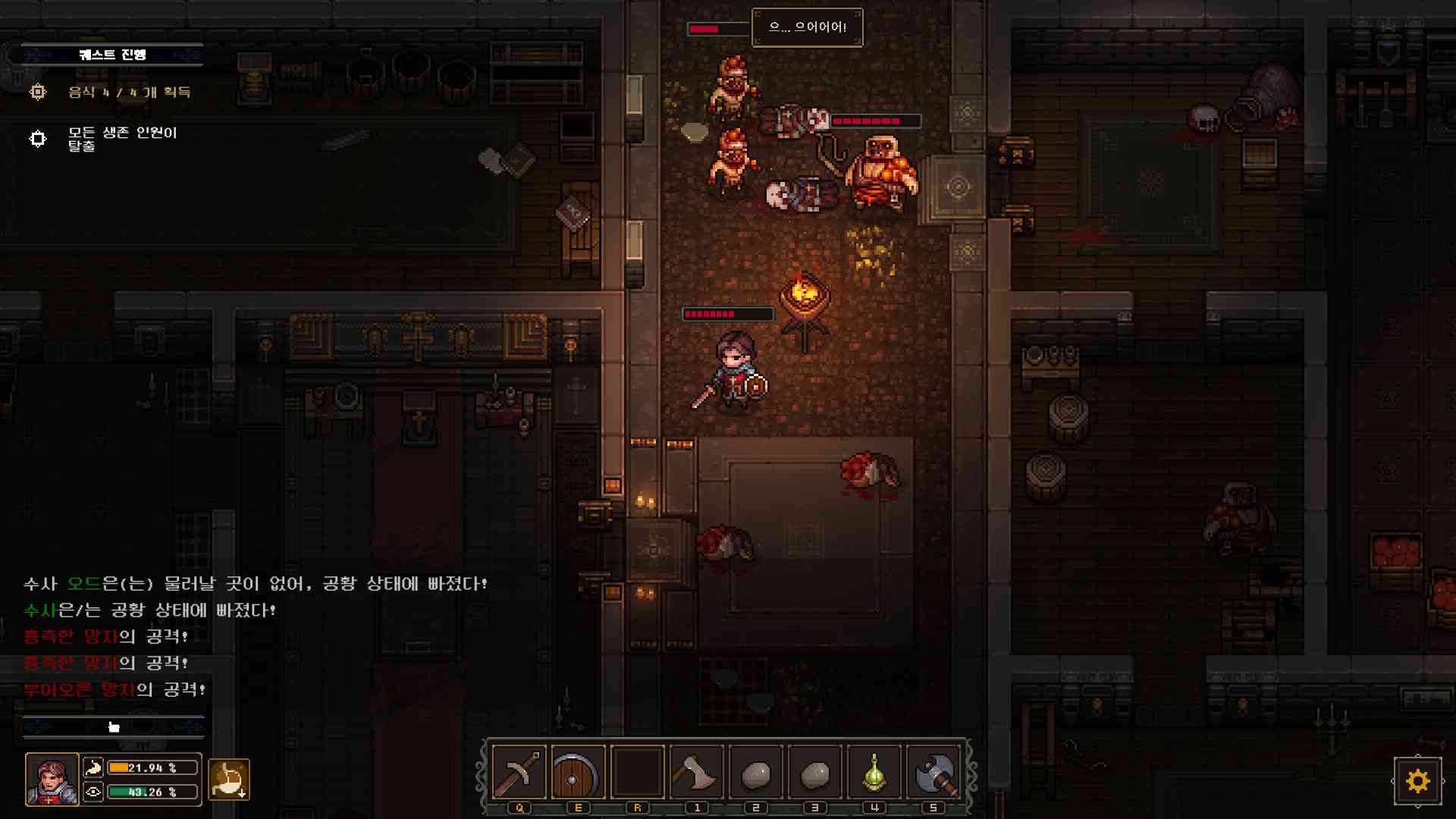Click the hunger meat icon by the orange bar
1456x819 pixels.
94,767
